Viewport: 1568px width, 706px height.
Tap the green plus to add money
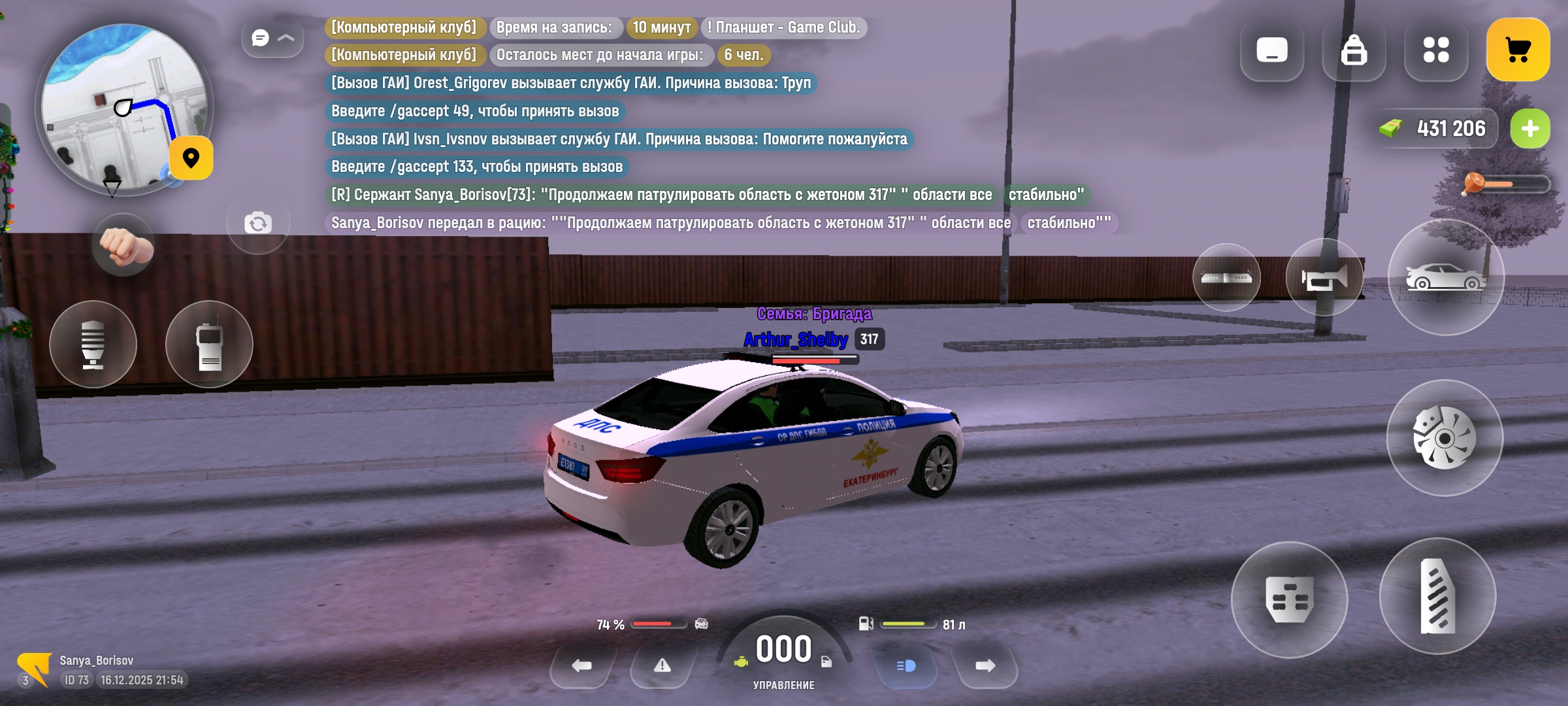point(1529,129)
